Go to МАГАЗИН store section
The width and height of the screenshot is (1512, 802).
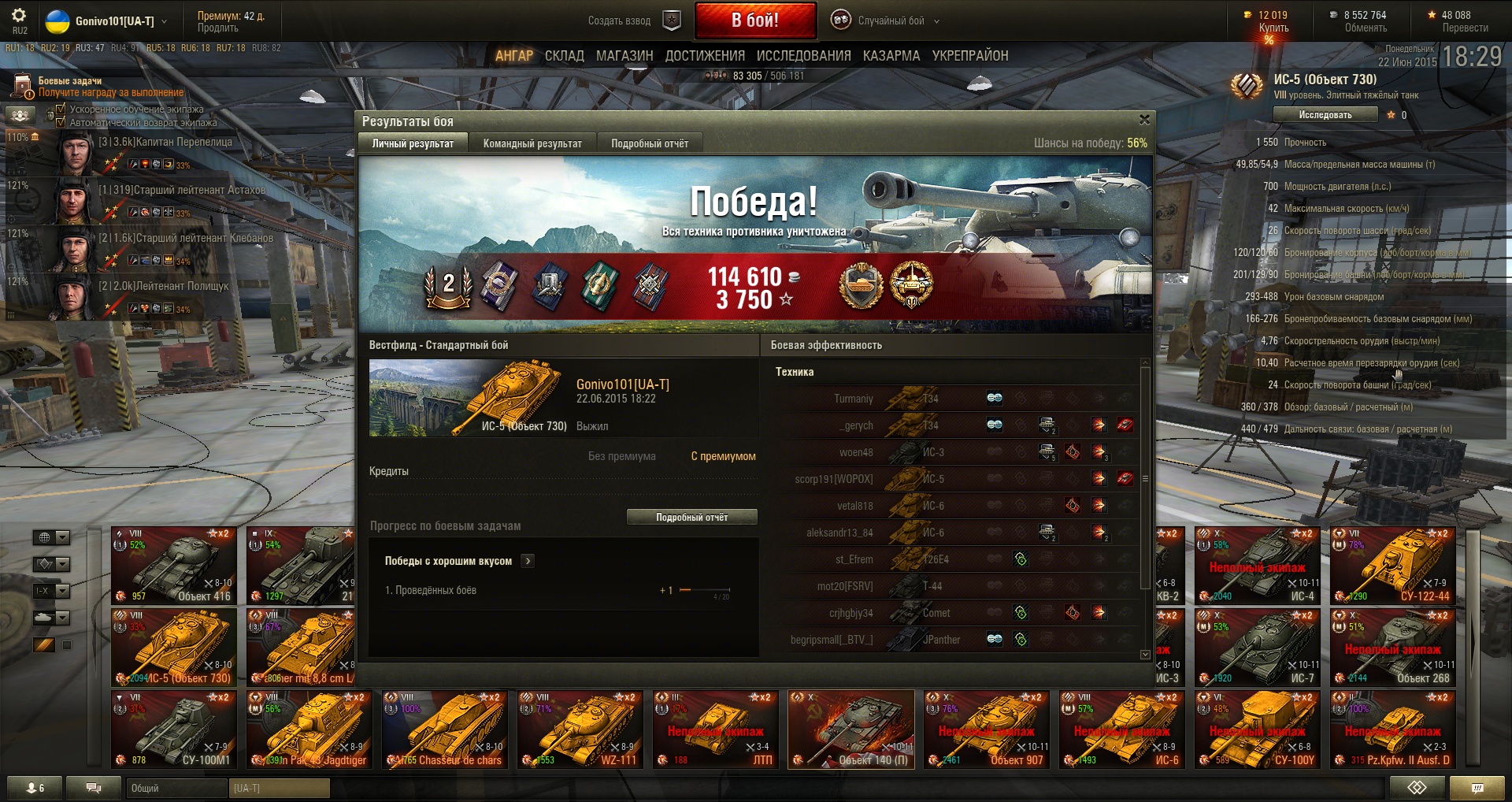624,56
